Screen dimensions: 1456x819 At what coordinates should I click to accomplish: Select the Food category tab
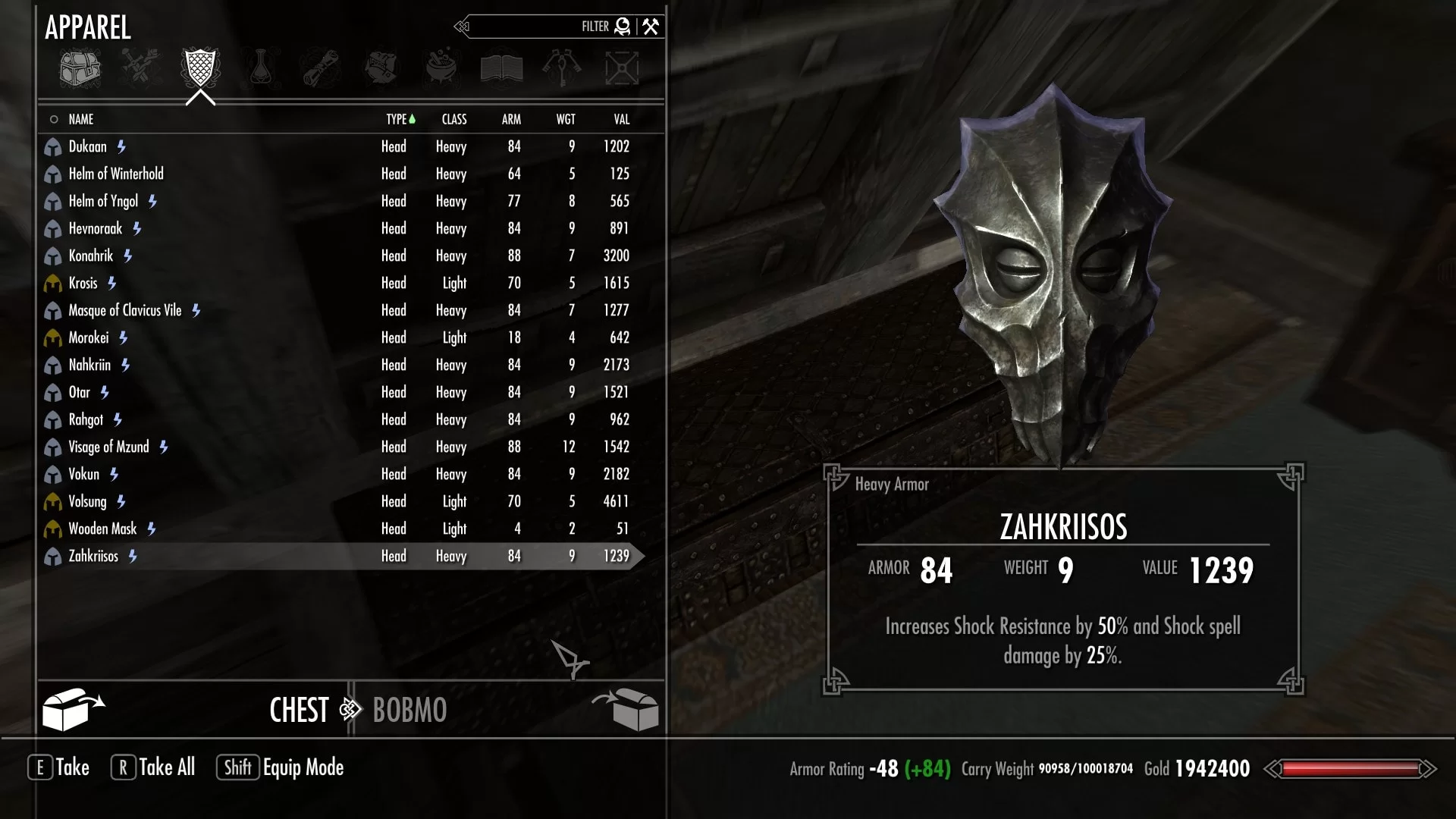(381, 67)
